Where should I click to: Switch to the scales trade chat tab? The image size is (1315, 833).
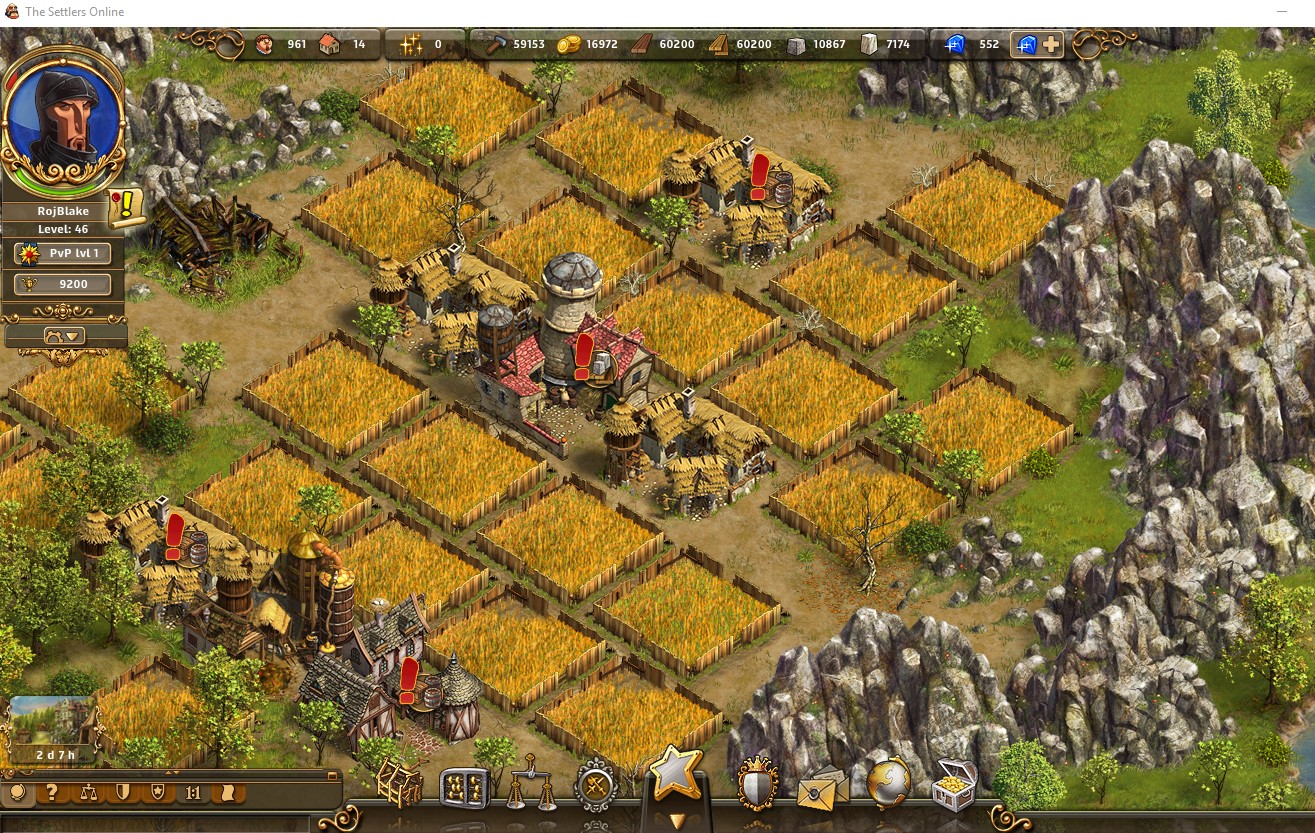point(88,793)
